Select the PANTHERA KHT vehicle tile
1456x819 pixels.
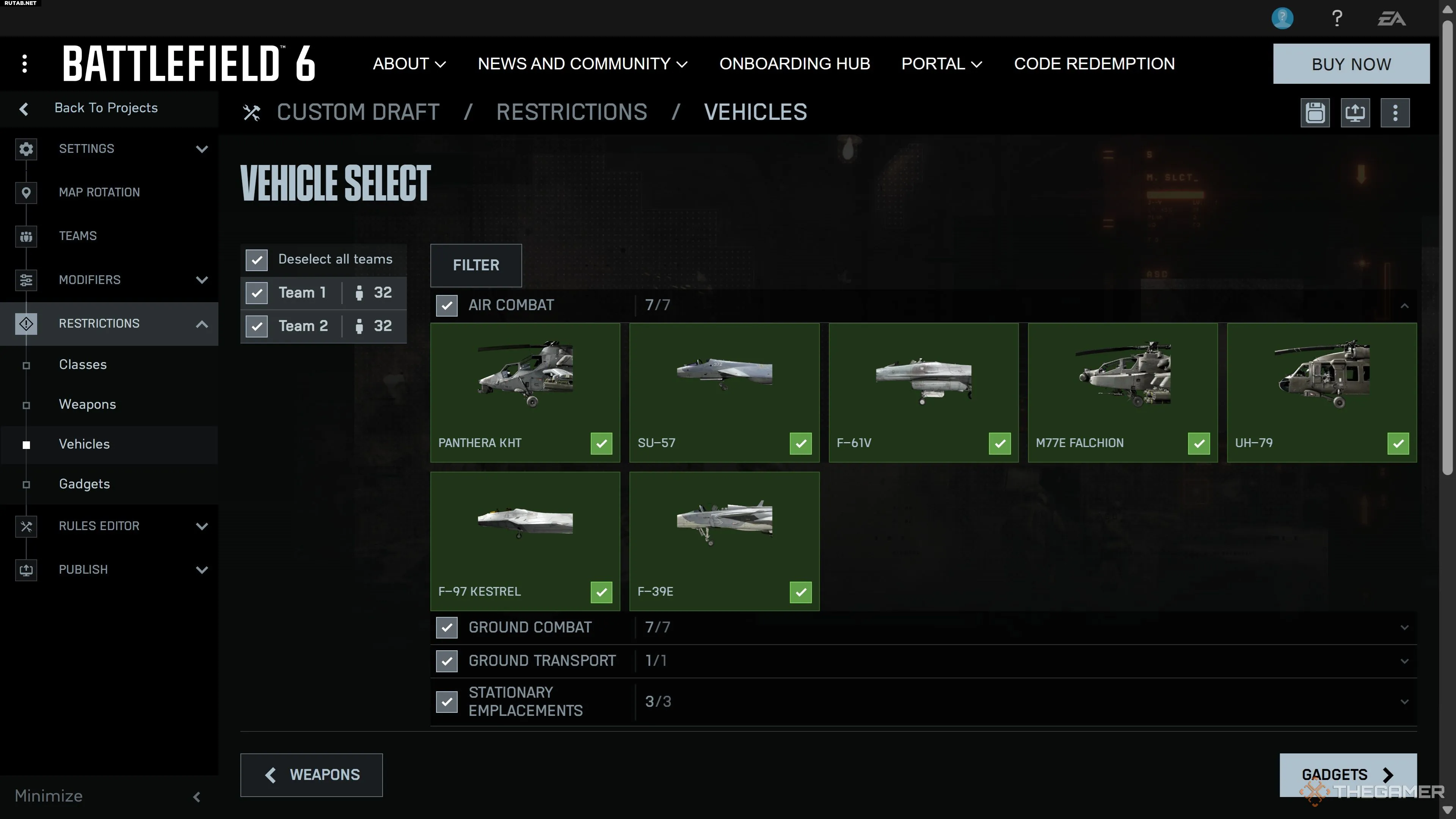pos(524,392)
